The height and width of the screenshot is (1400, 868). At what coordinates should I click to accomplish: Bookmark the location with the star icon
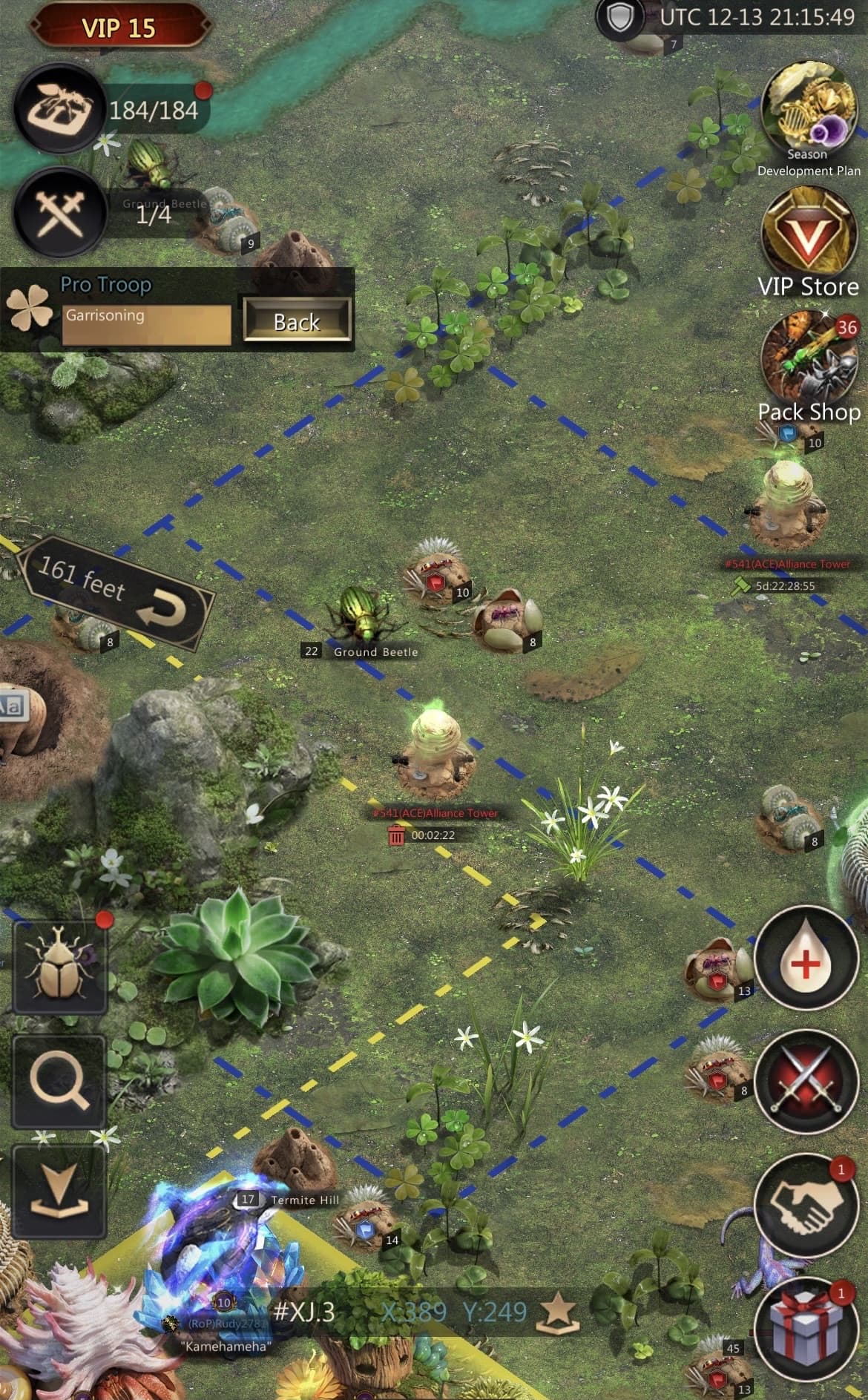coord(558,1313)
